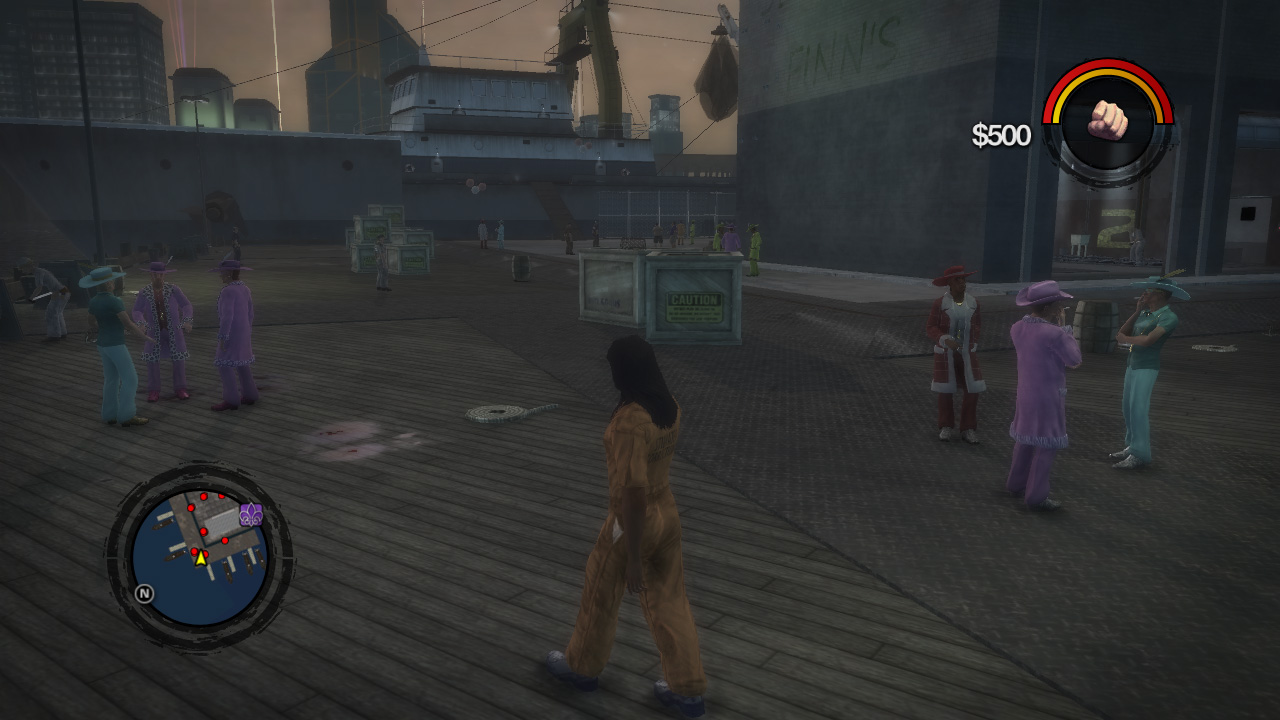Click the purple fleur-de-lis gang marker on minimap
1280x720 pixels.
pyautogui.click(x=251, y=514)
